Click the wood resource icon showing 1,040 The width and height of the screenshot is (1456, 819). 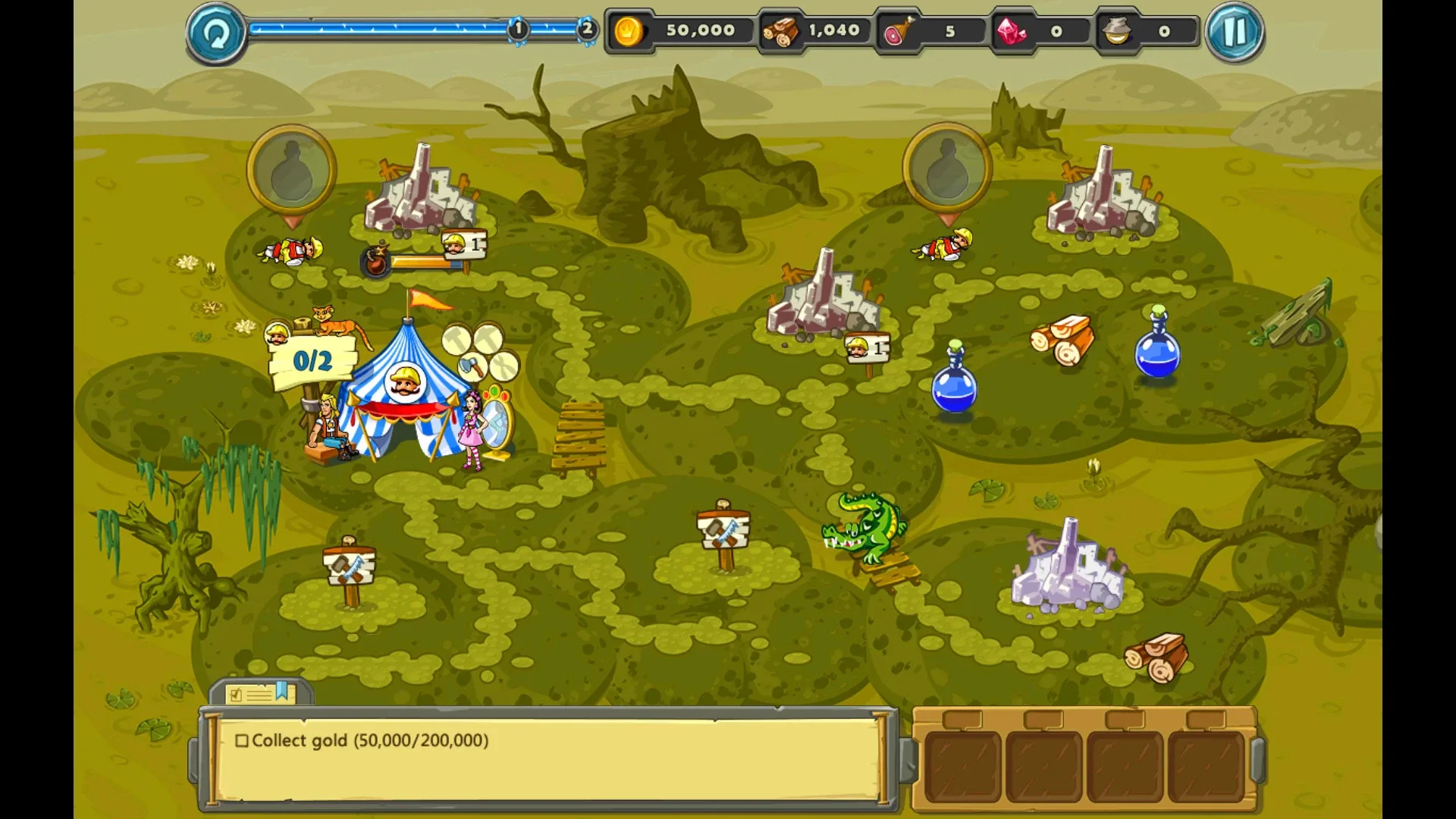781,30
